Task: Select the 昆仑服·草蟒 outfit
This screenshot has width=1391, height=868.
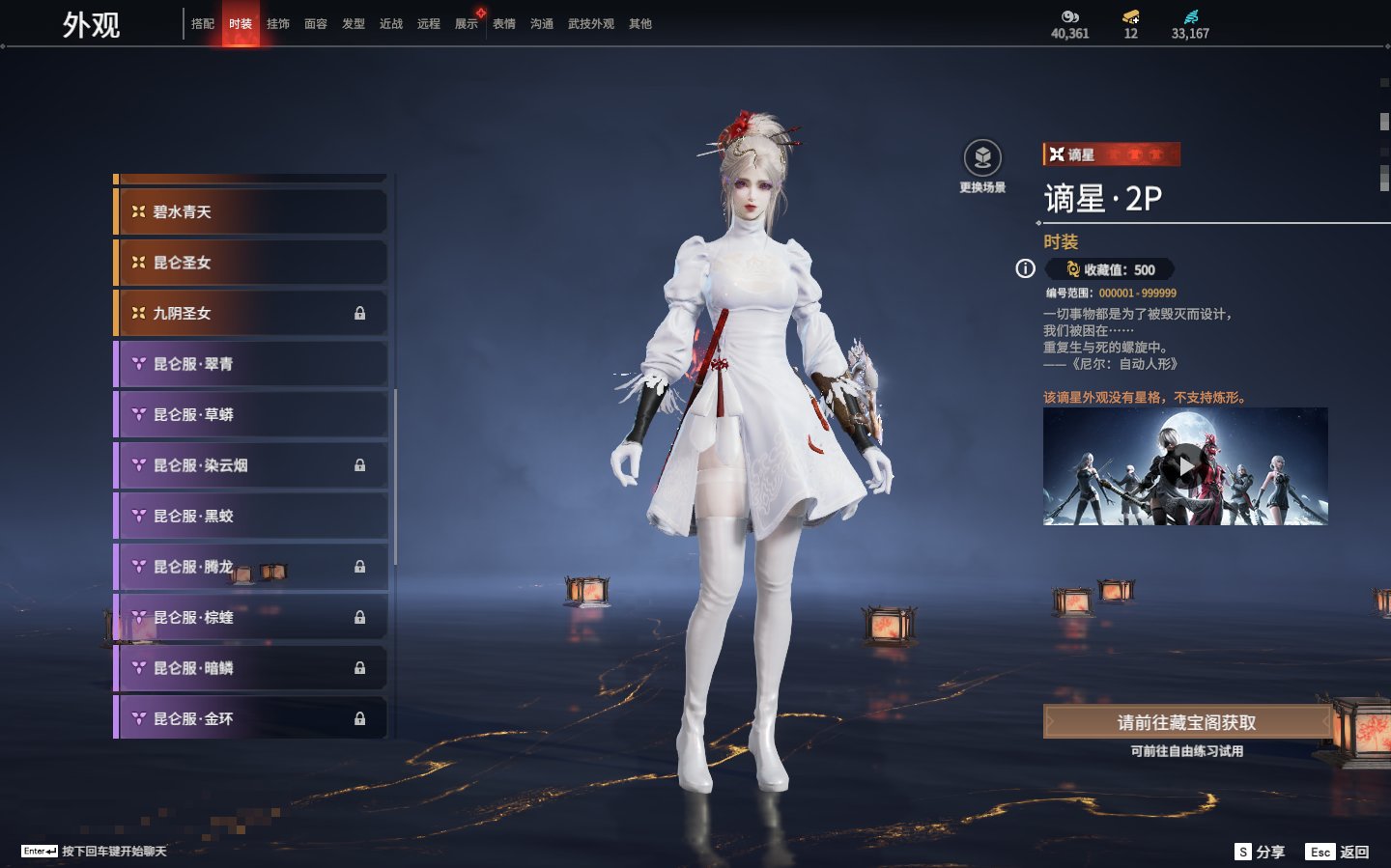Action: click(251, 414)
